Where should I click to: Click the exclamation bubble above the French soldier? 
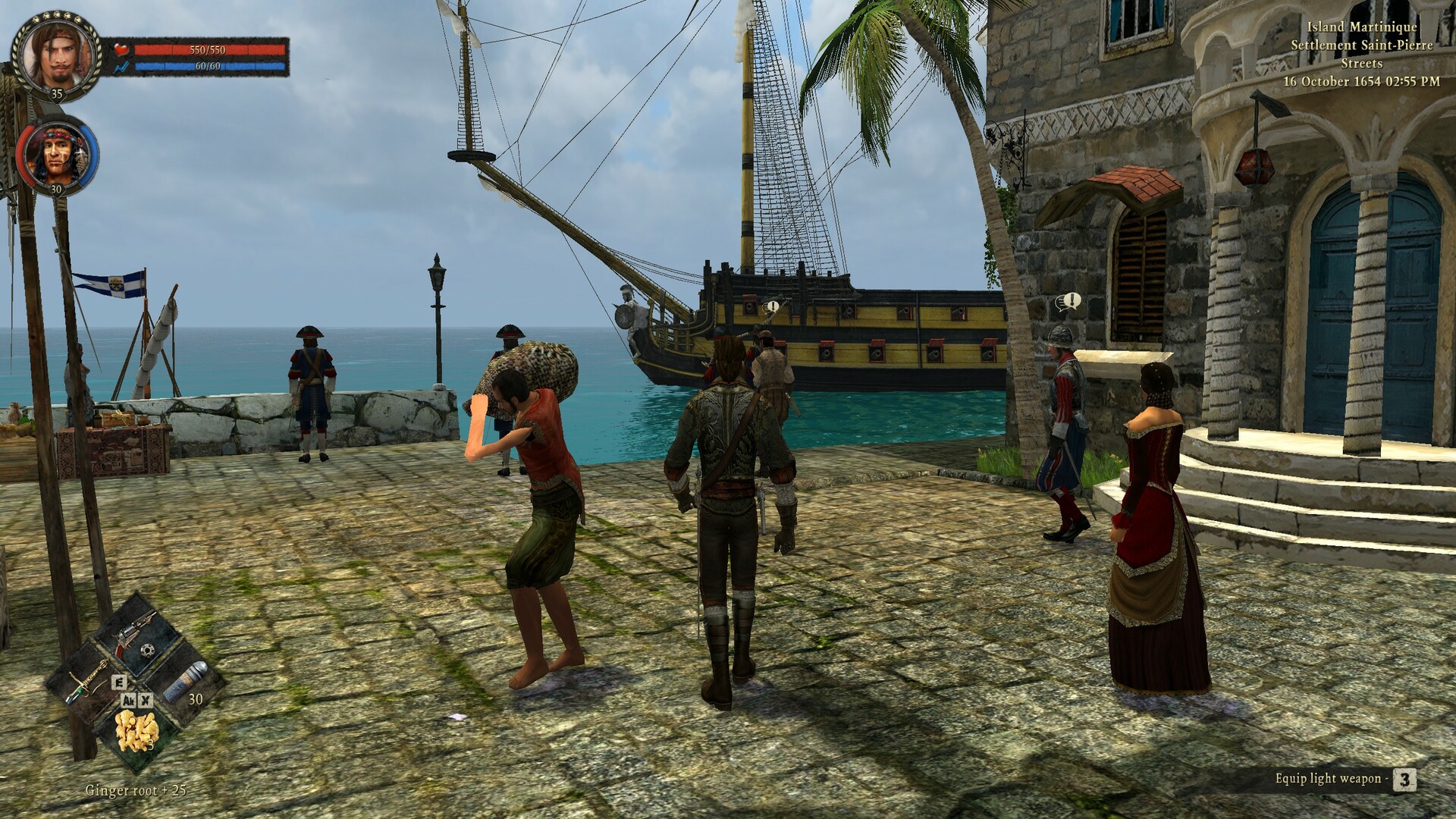coord(1072,300)
